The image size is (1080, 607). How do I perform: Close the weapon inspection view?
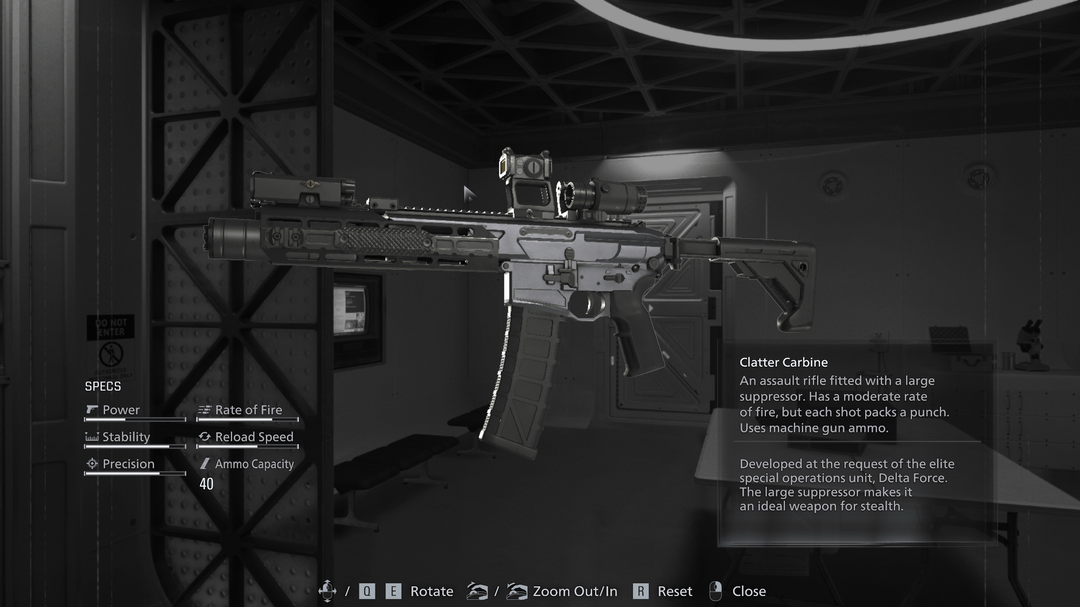tap(747, 591)
